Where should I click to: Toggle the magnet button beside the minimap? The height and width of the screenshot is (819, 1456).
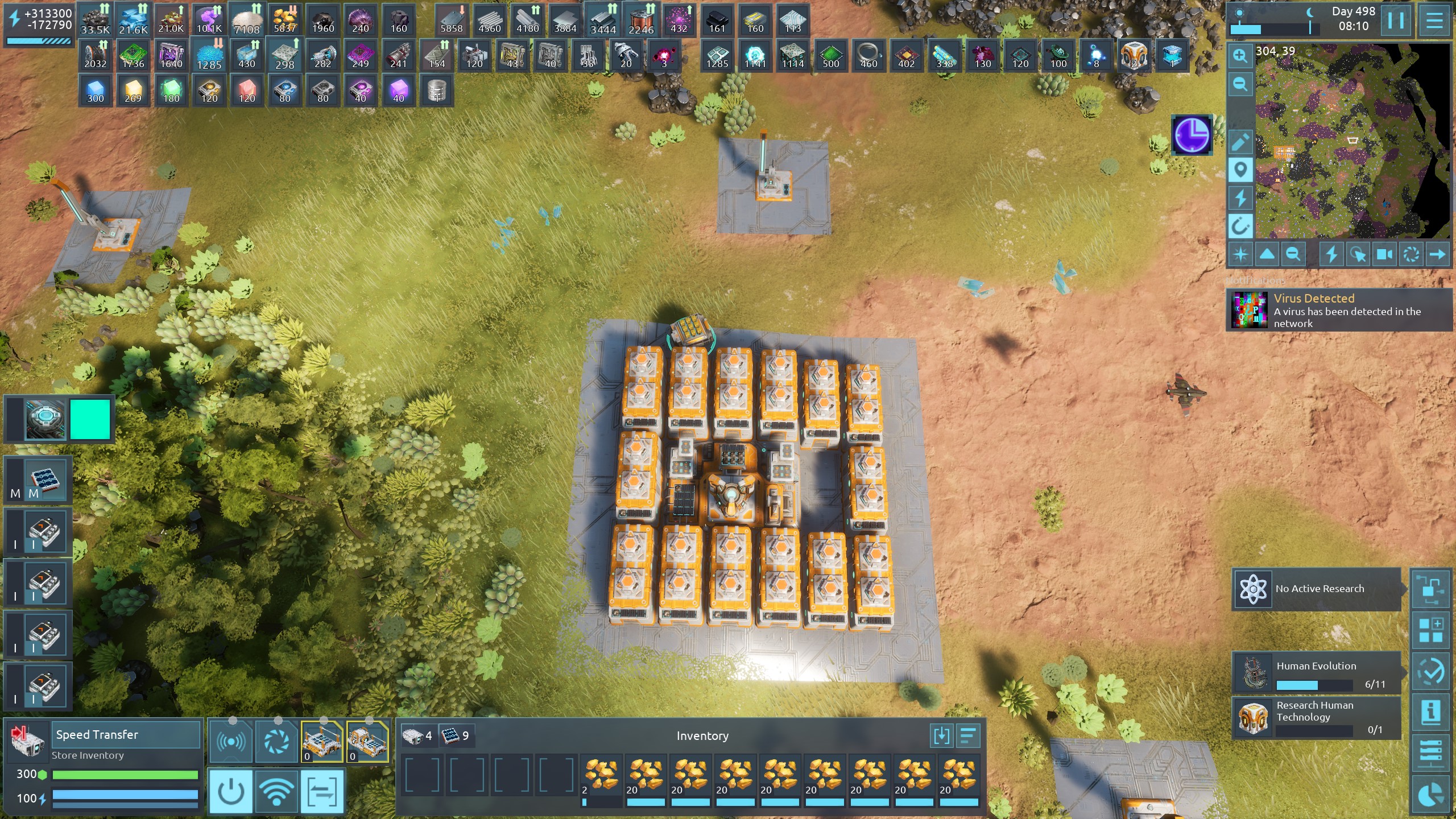1240,226
